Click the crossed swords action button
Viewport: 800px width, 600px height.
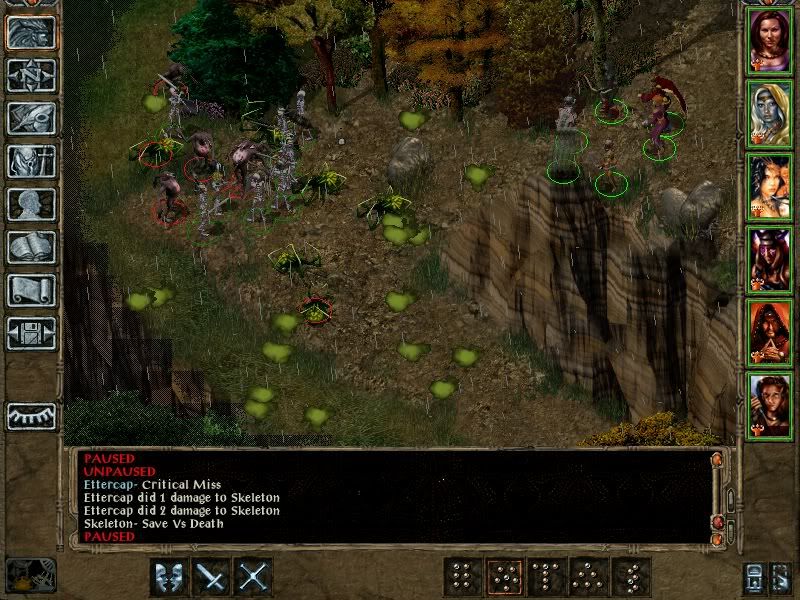[255, 576]
